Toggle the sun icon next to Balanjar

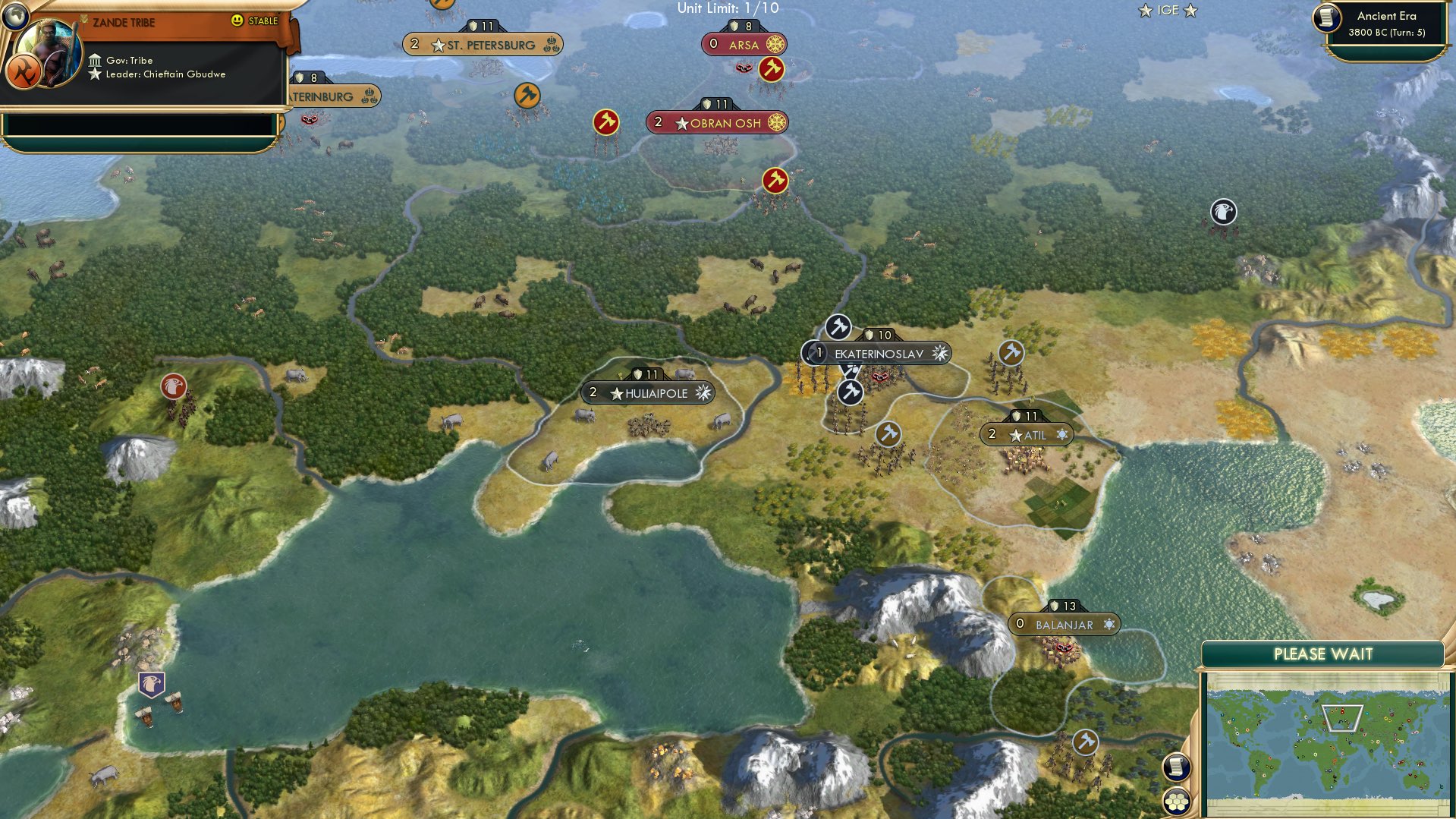(x=1110, y=624)
